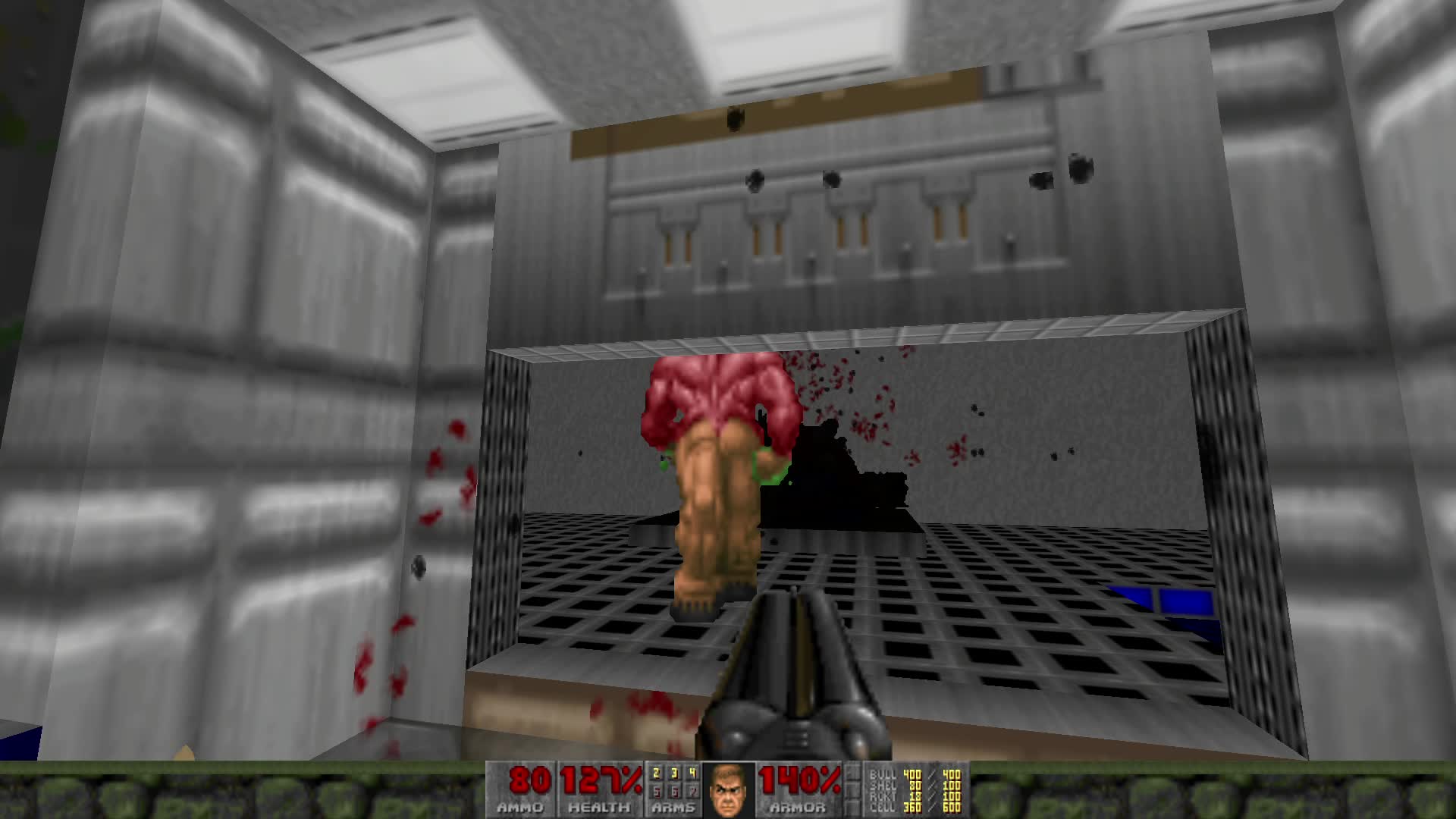Viewport: 1456px width, 819px height.
Task: Select the ROKT 18/100 ammo row
Action: tap(914, 797)
